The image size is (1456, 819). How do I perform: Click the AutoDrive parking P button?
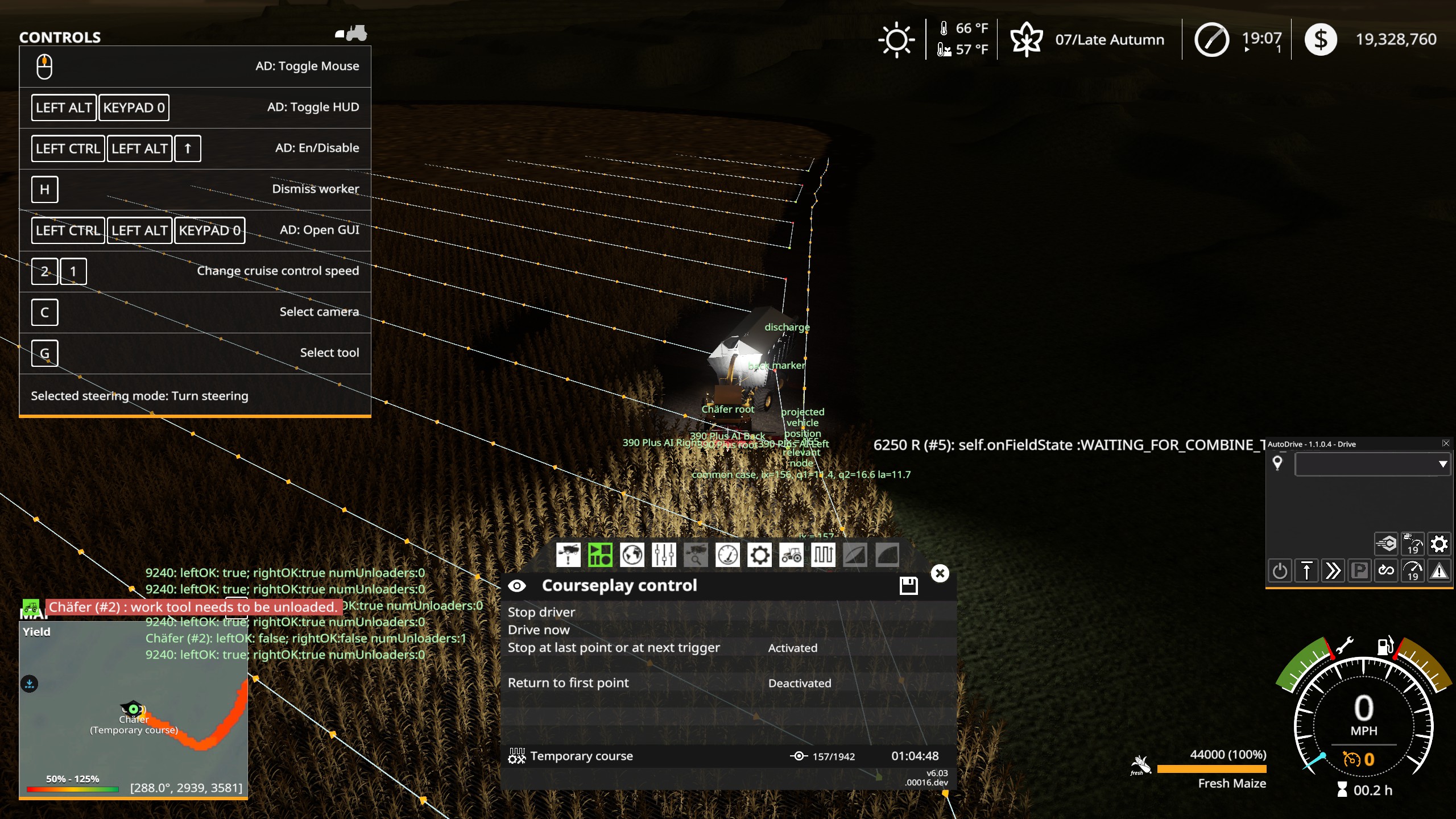tap(1359, 570)
